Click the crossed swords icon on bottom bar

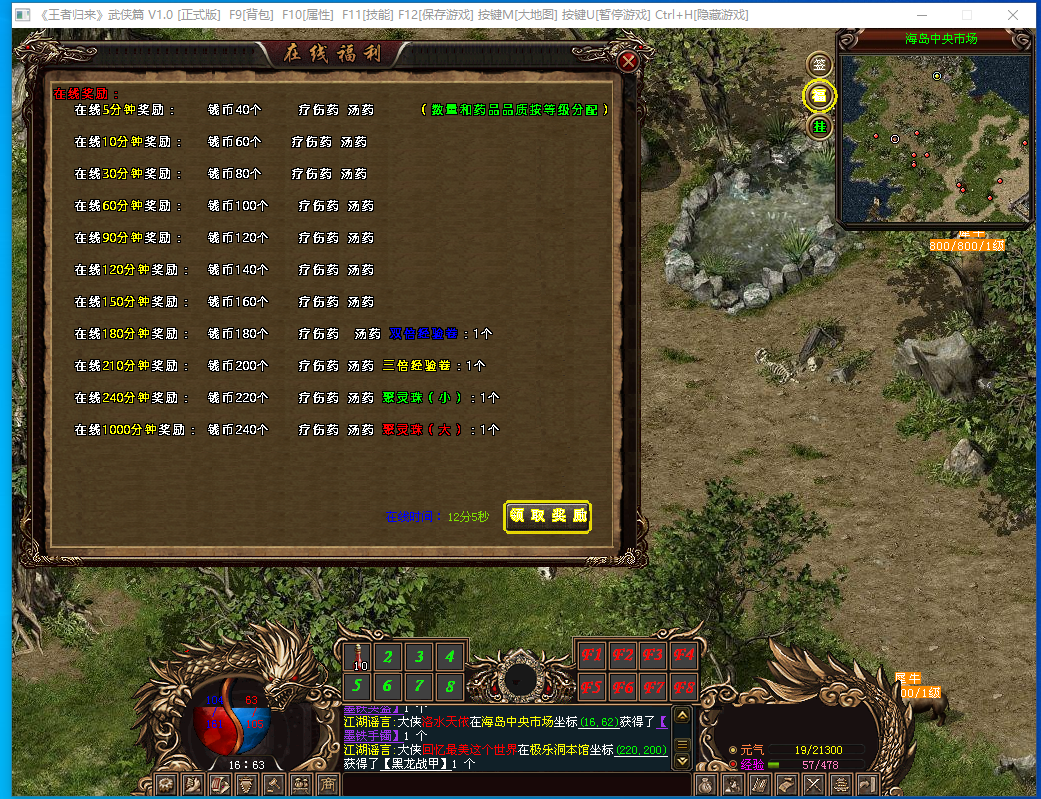pyautogui.click(x=814, y=785)
